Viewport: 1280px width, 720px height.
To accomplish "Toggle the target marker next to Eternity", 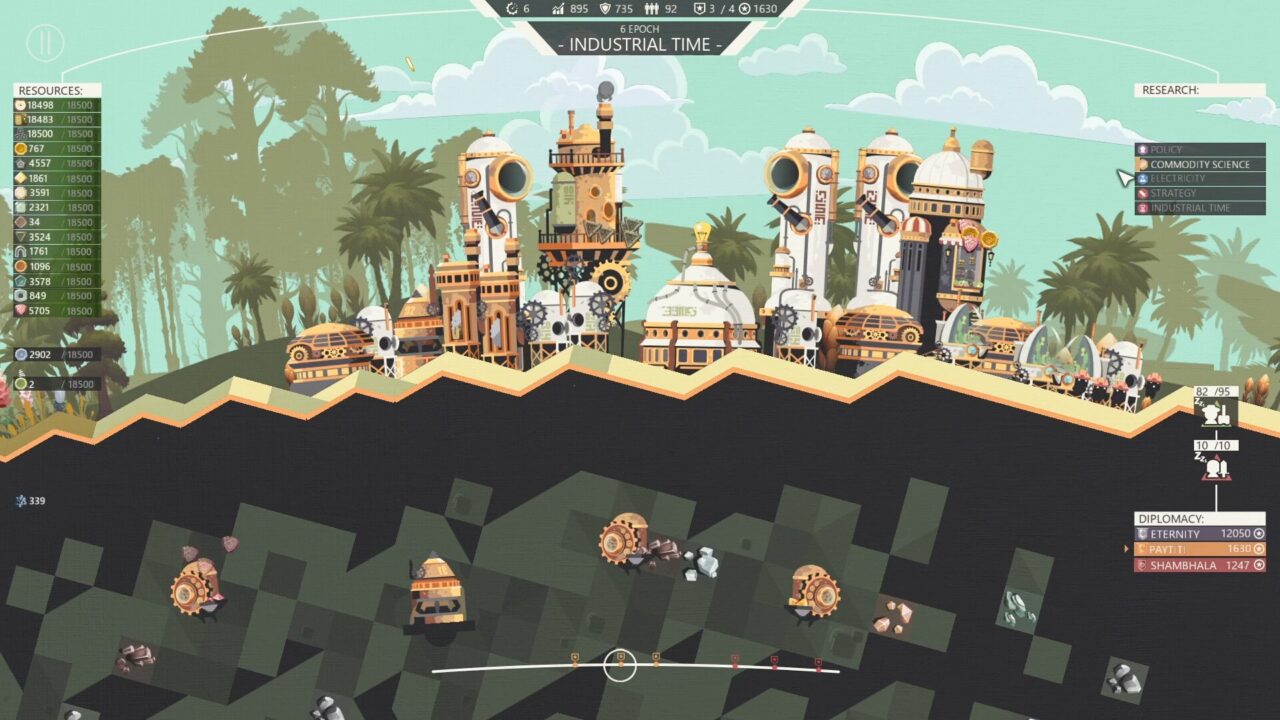I will tap(1259, 534).
